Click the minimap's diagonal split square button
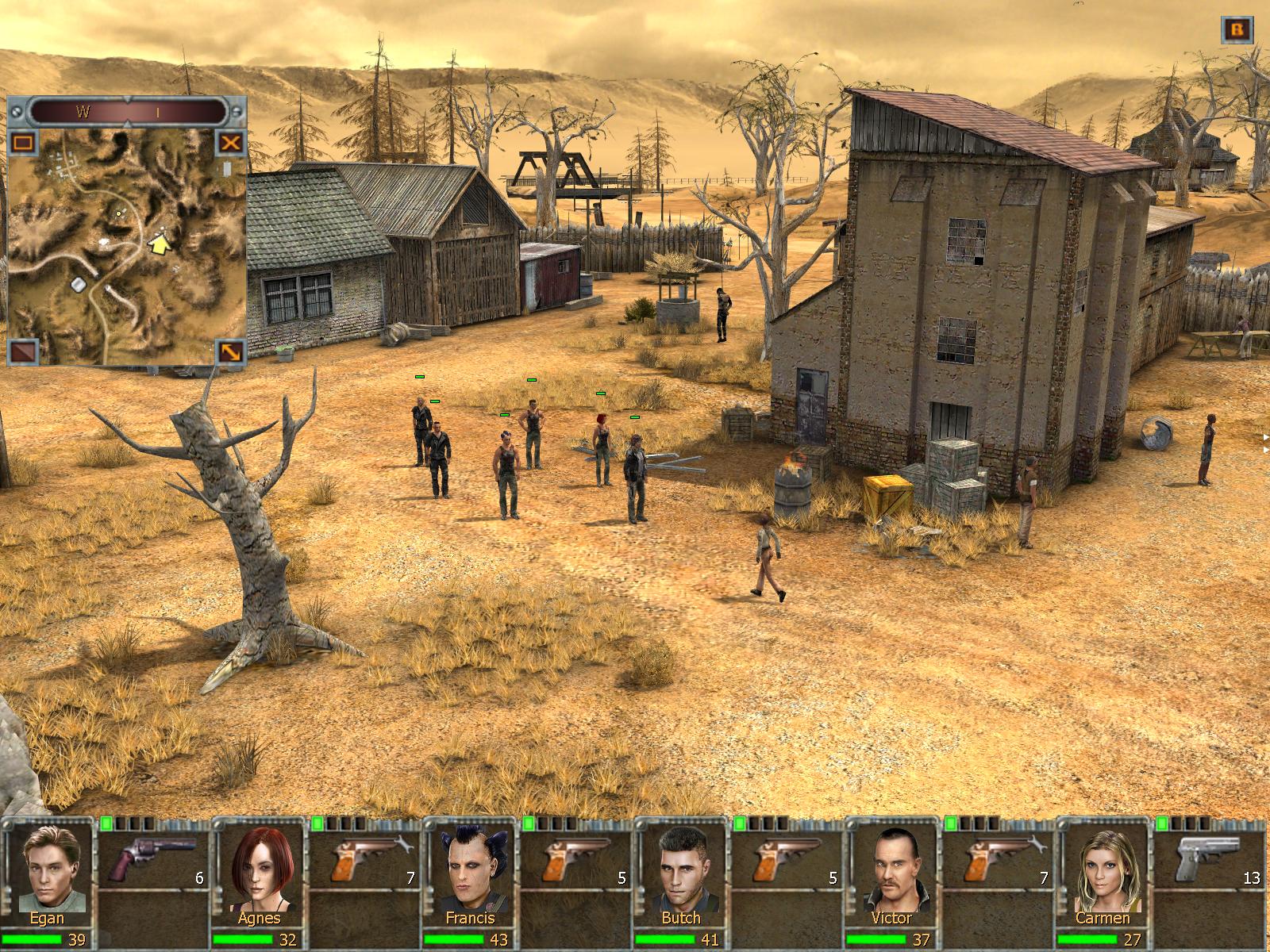Screen dimensions: 1270x952 click(x=23, y=351)
